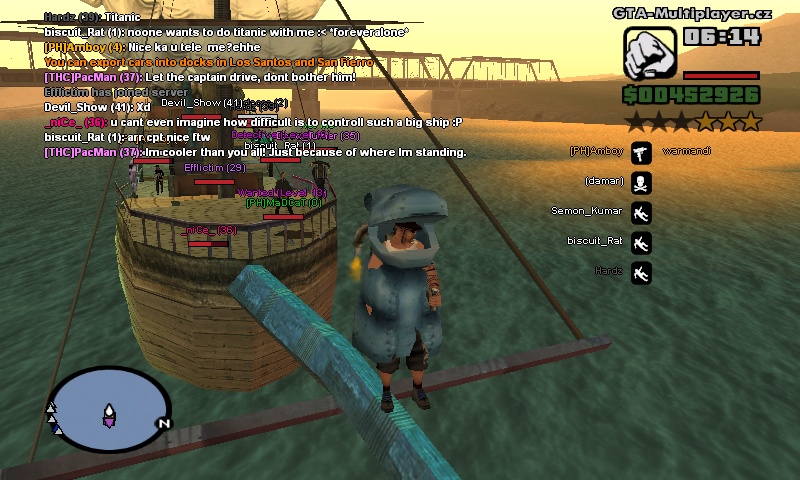Select [THC]PacMan's latest chat message
Viewport: 800px width, 480px height.
(x=255, y=152)
